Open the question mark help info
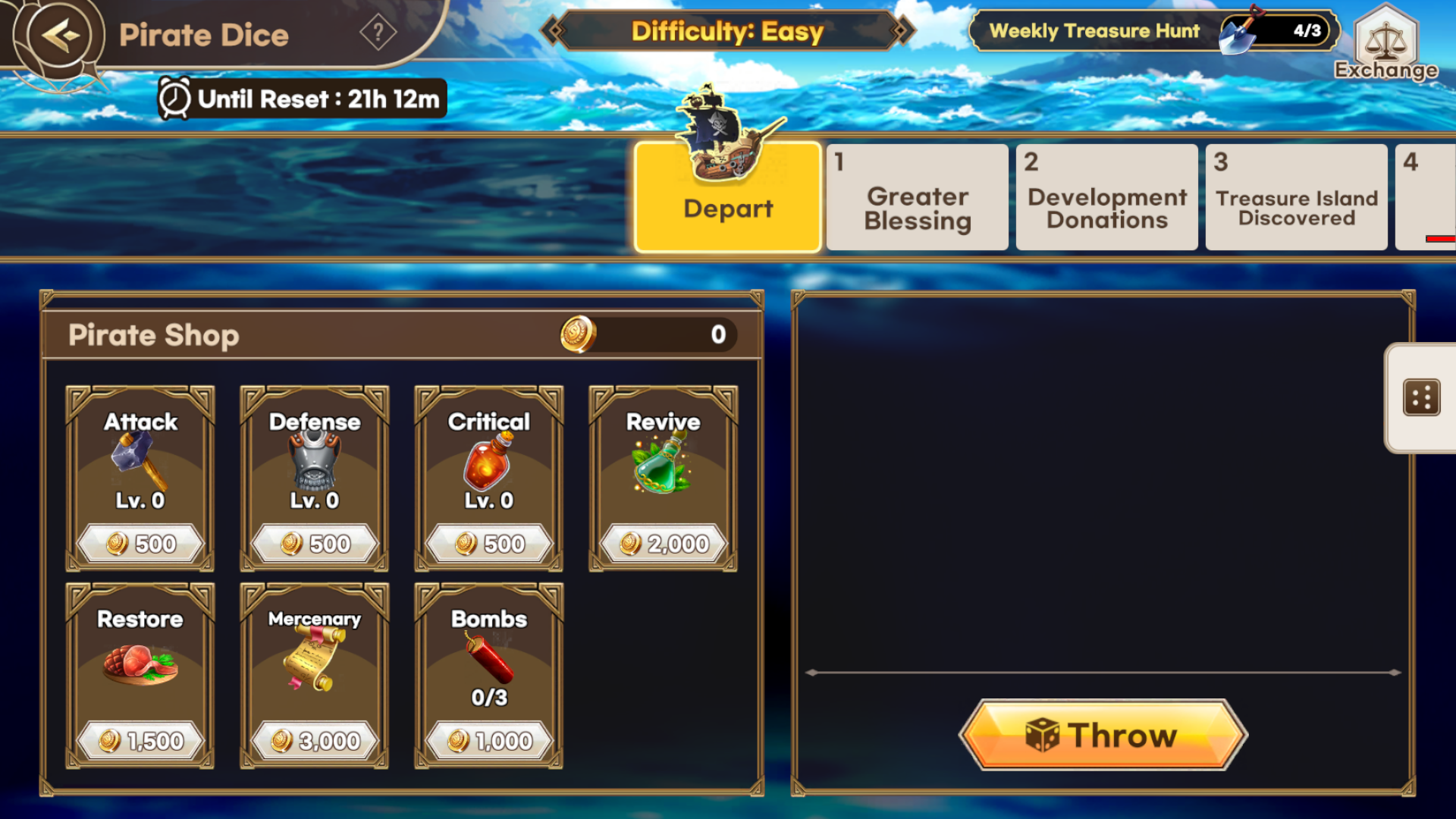Viewport: 1456px width, 819px height. [378, 33]
